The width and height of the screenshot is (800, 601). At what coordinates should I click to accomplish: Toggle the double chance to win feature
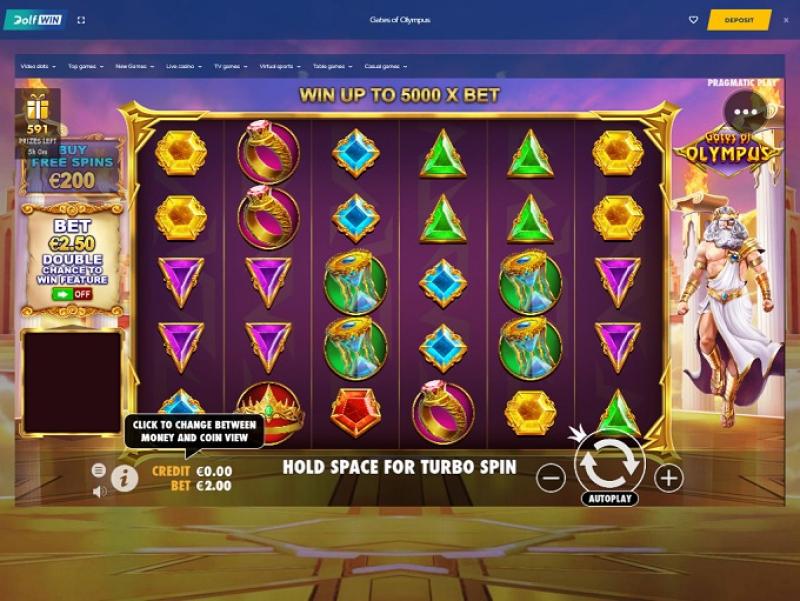point(72,294)
